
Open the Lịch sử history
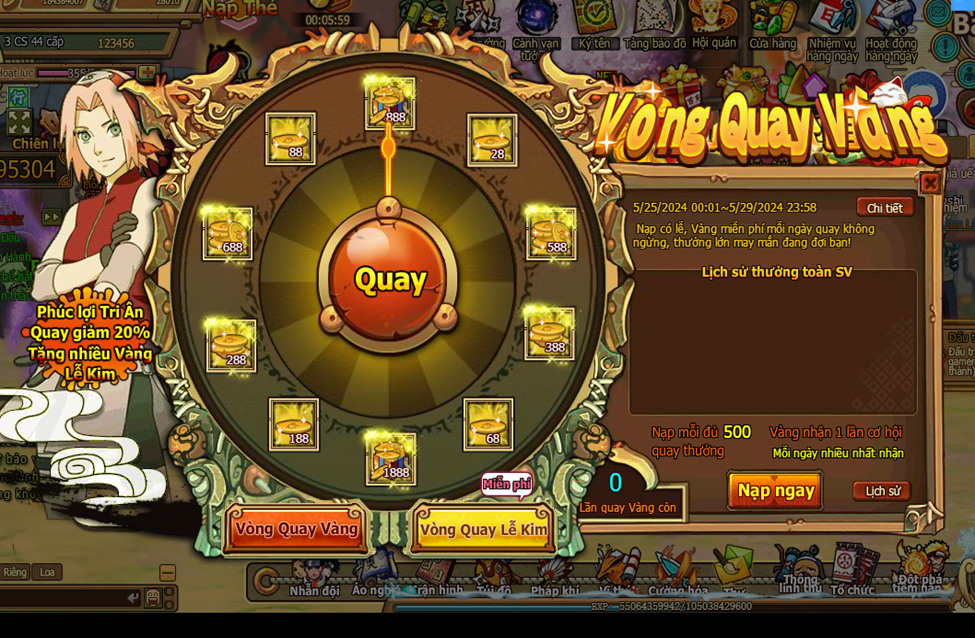click(x=882, y=491)
